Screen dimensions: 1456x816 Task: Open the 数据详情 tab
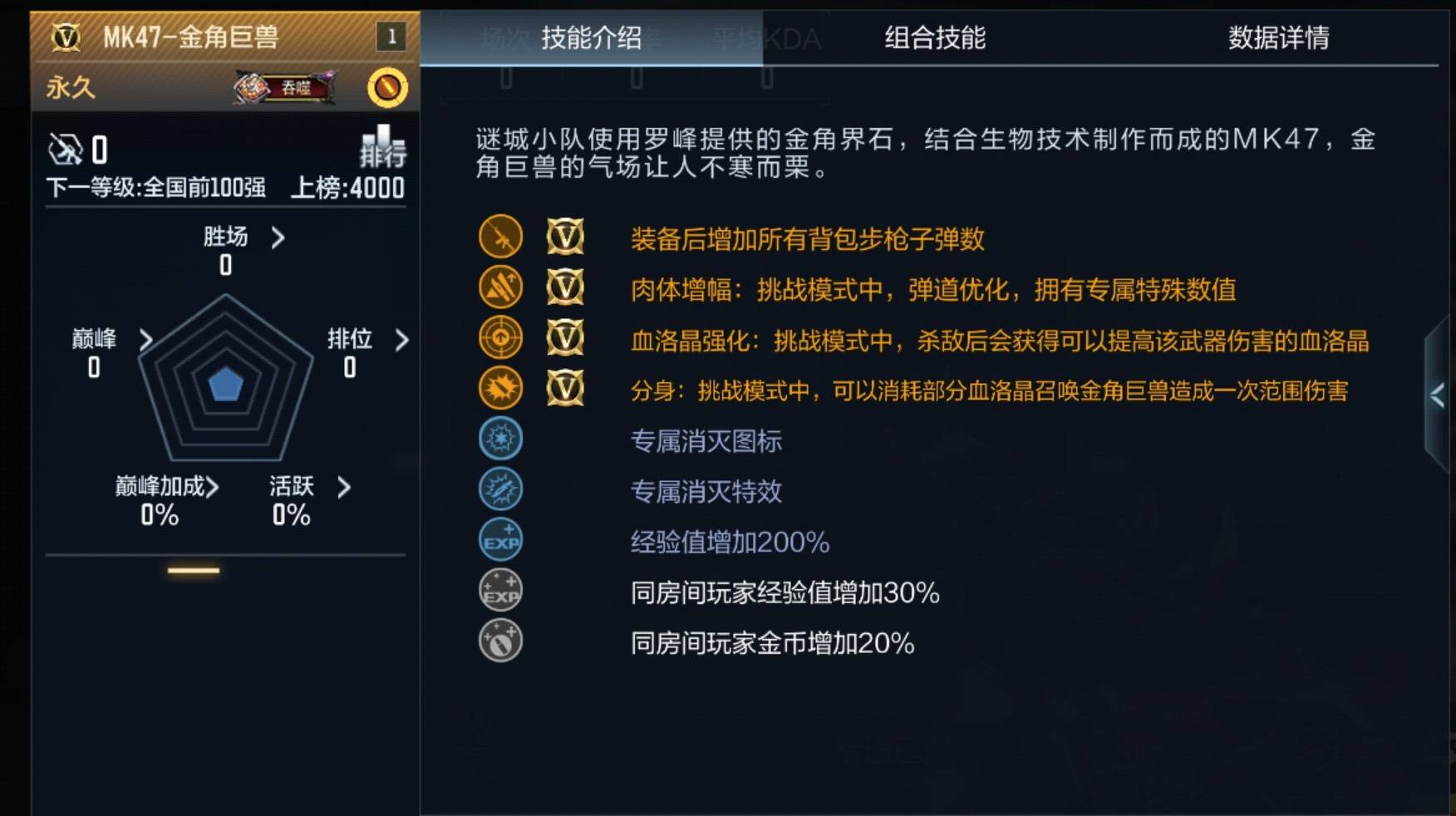pos(1277,38)
